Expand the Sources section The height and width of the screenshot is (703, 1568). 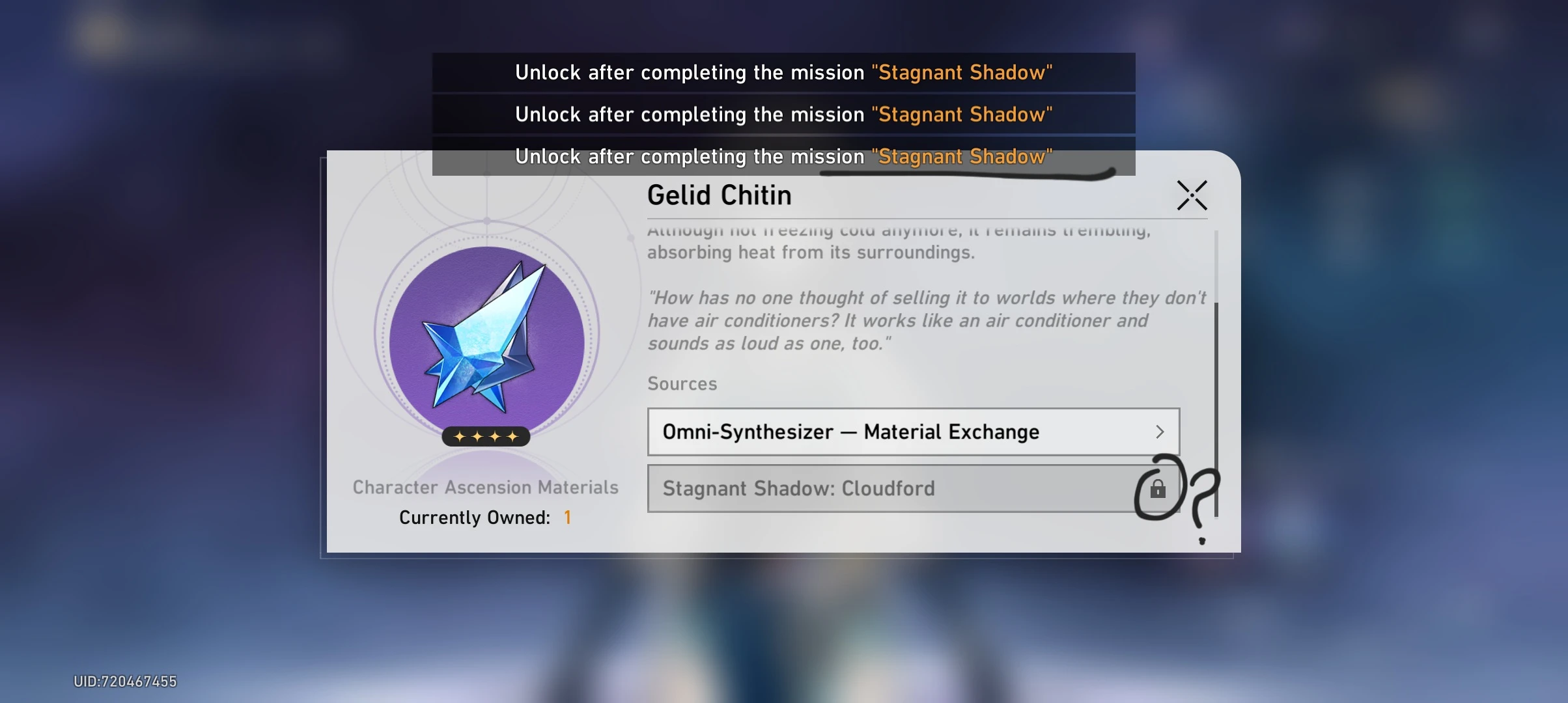point(682,383)
